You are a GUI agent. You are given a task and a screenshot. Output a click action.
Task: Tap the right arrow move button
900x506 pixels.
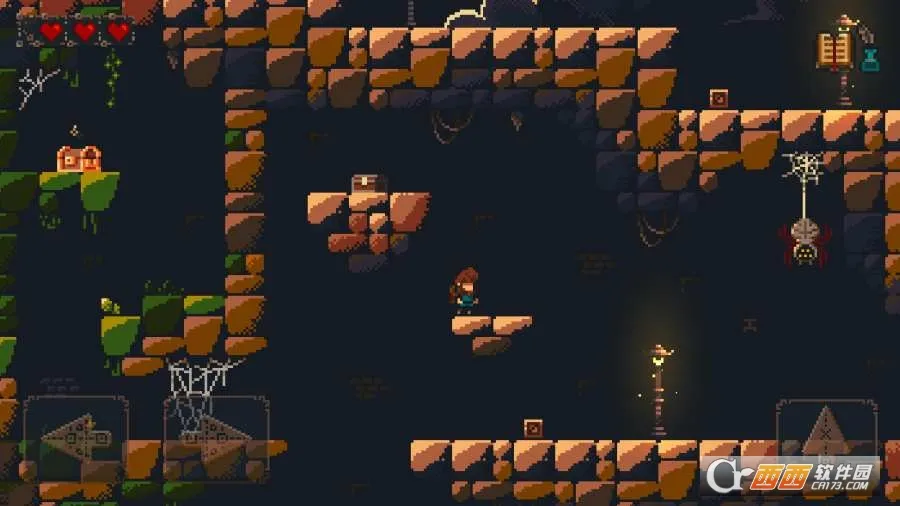[216, 439]
